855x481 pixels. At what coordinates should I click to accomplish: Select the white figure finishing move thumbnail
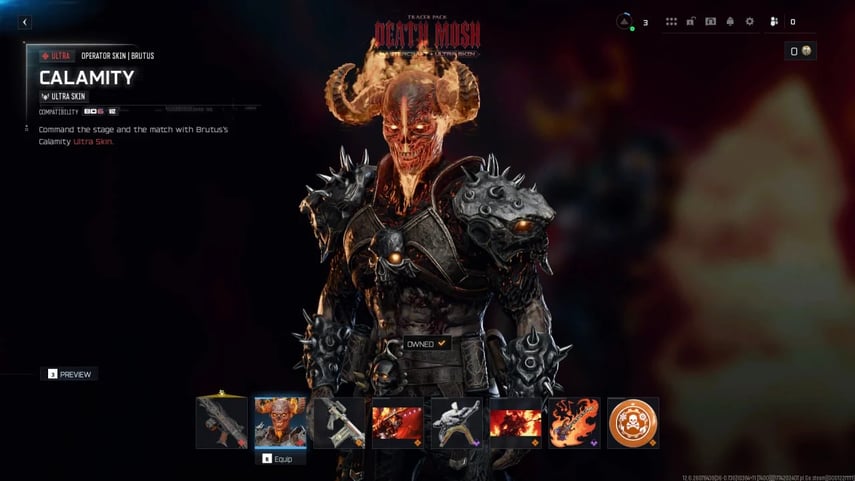pos(456,421)
